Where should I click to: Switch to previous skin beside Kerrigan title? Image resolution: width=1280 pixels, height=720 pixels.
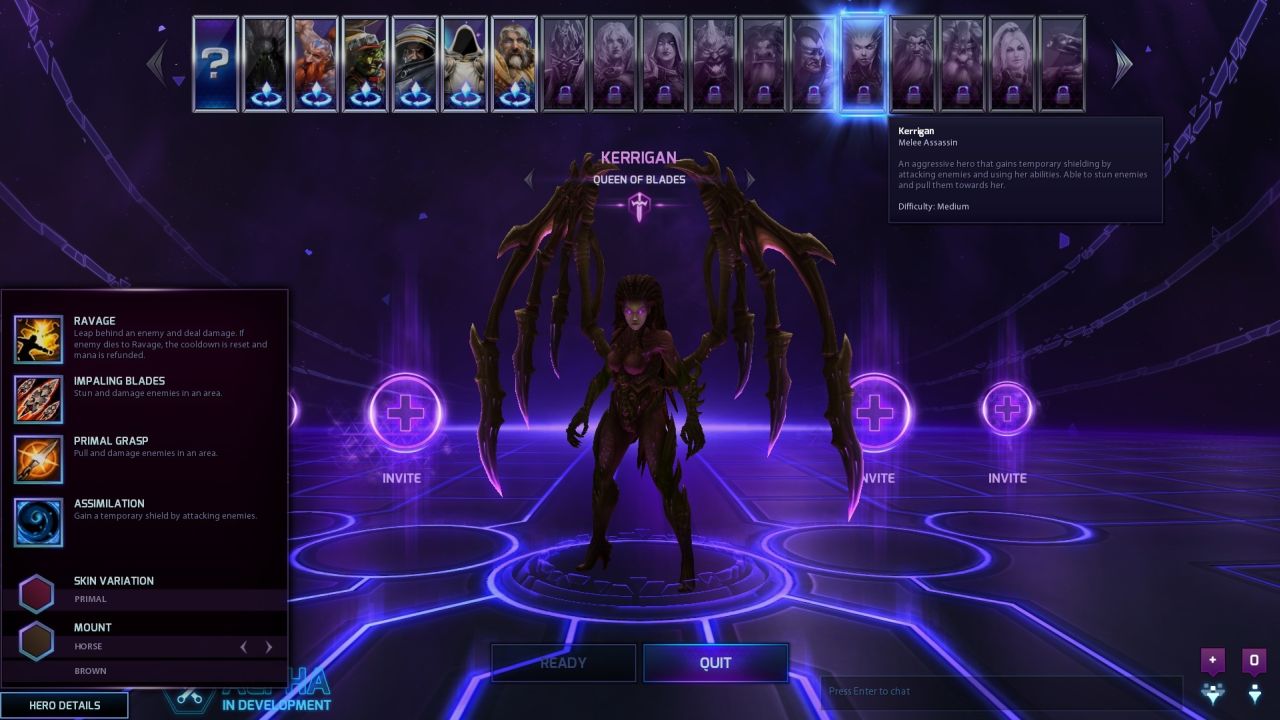529,180
